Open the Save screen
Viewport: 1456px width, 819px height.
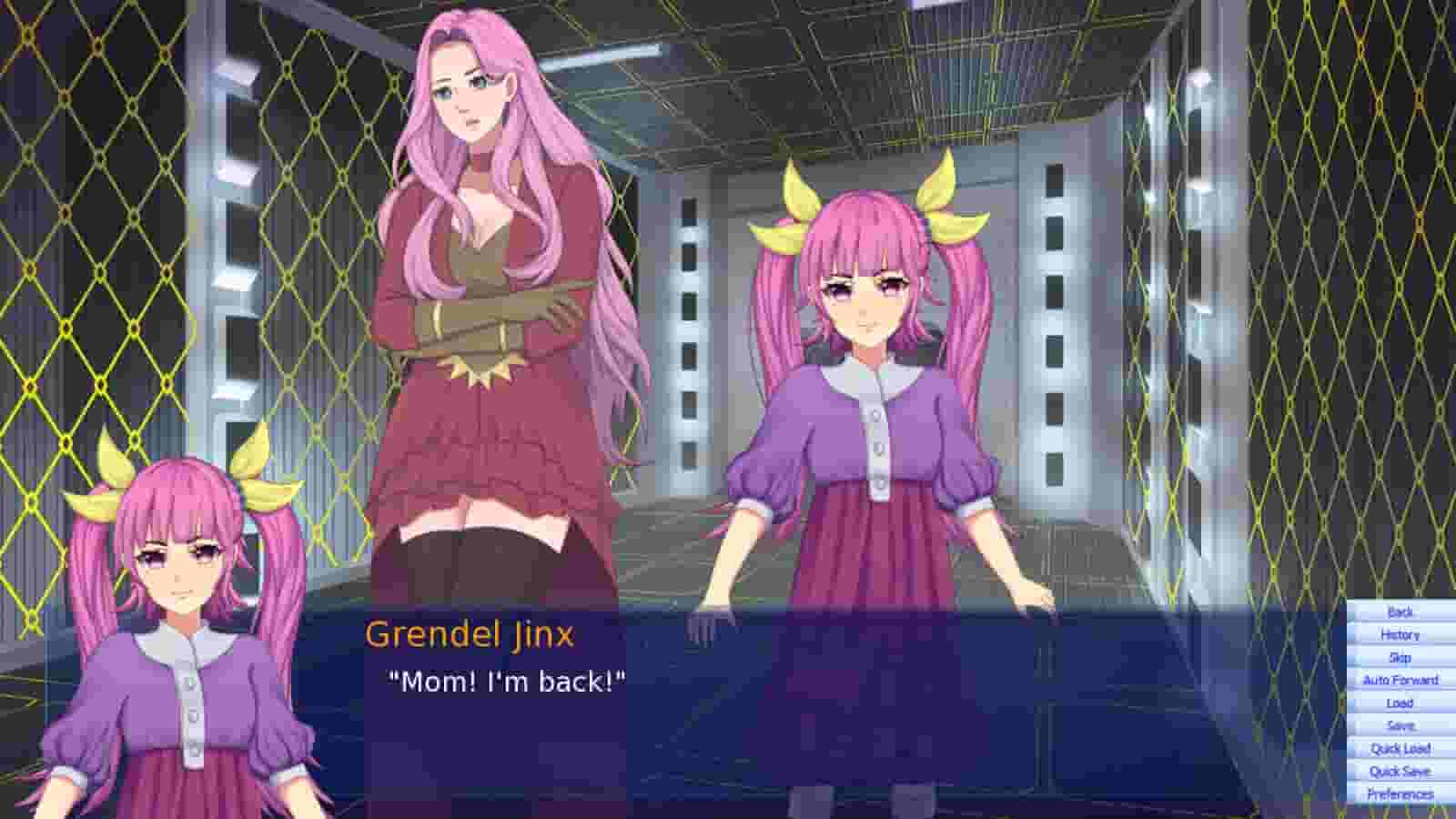[x=1400, y=724]
